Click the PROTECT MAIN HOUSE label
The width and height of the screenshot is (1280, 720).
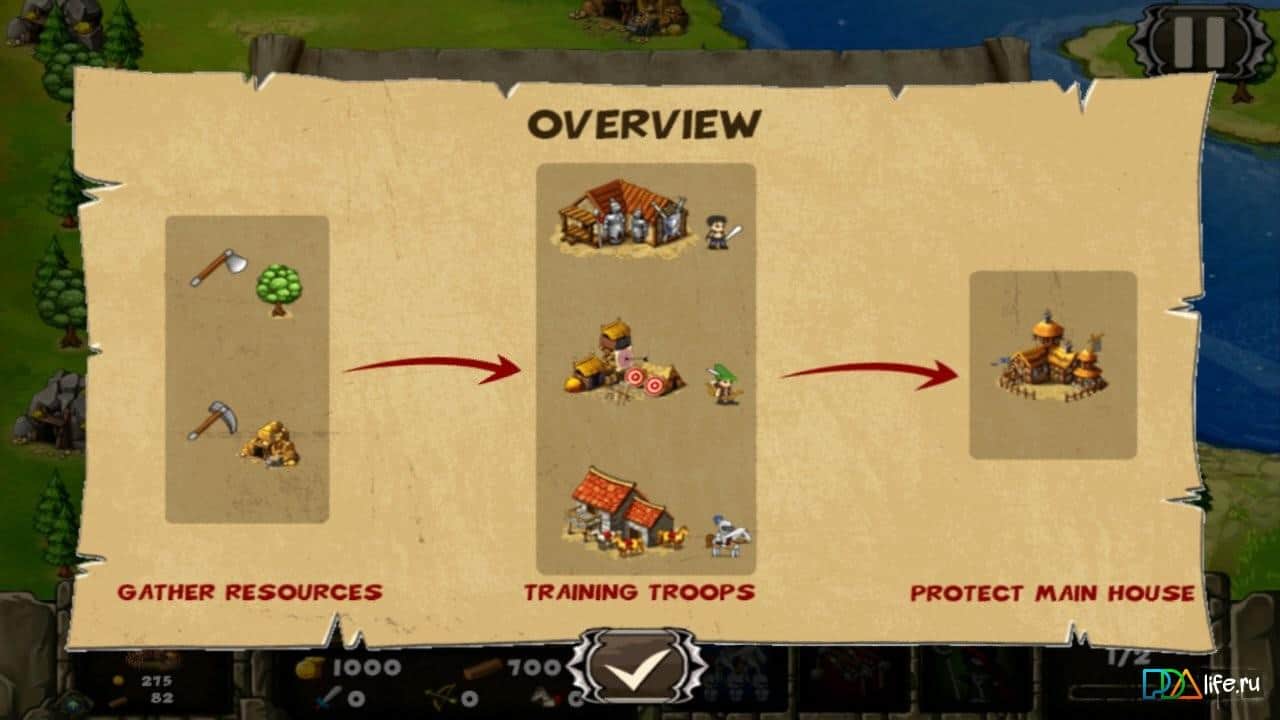click(x=1055, y=592)
